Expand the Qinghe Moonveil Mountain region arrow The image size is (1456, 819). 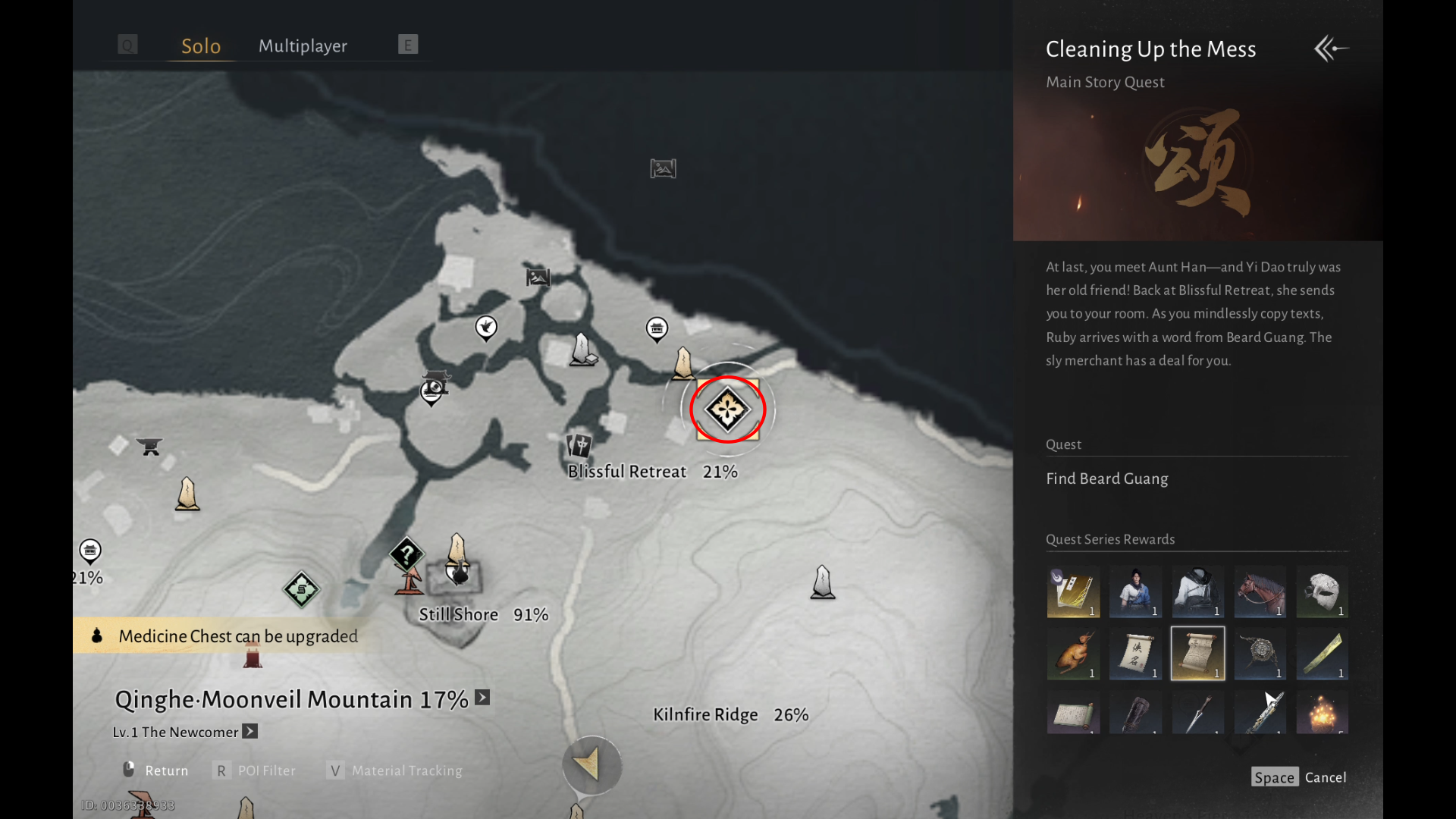[482, 698]
